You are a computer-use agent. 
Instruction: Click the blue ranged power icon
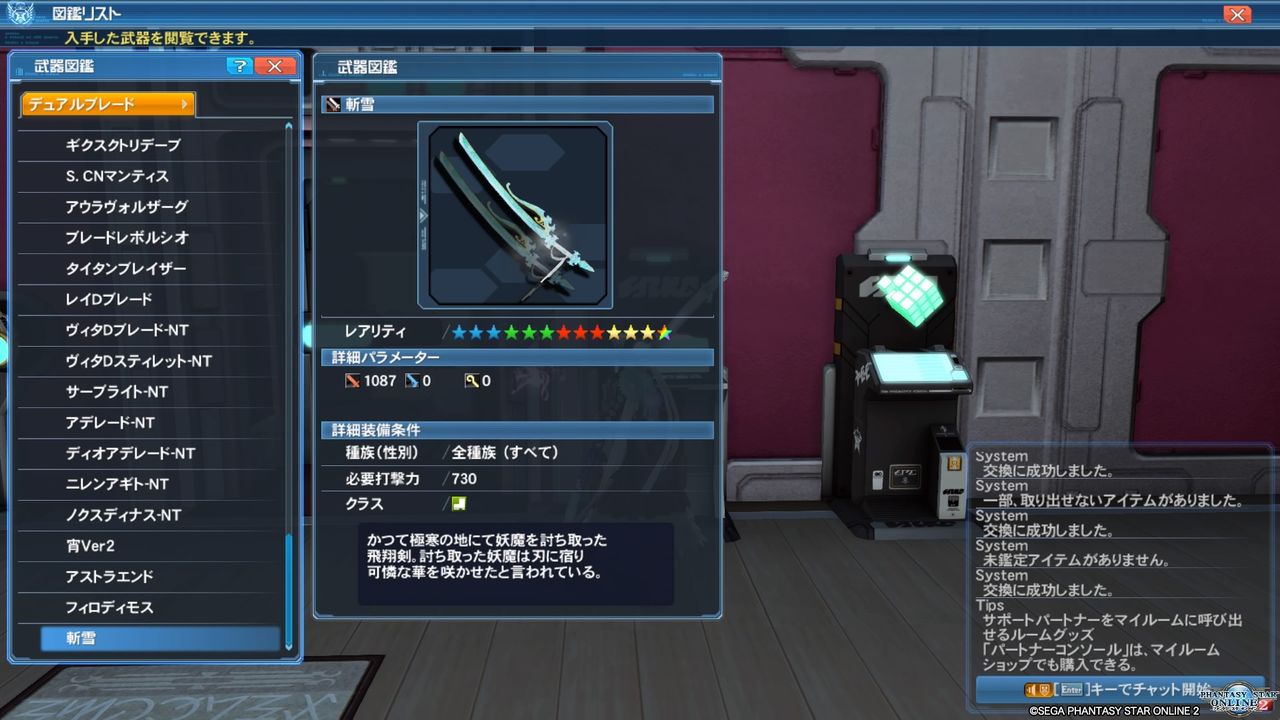coord(413,381)
